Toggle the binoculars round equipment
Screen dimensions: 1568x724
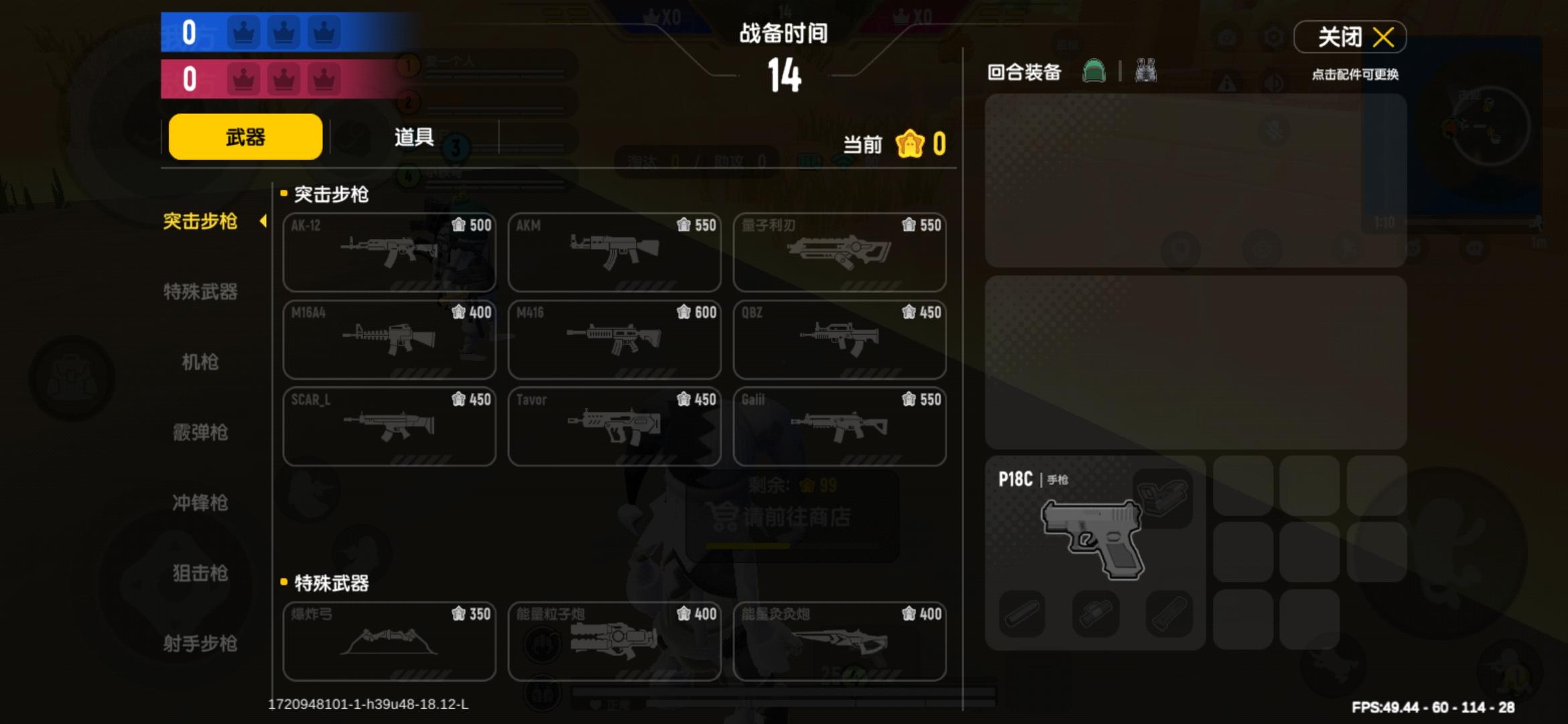(1146, 72)
